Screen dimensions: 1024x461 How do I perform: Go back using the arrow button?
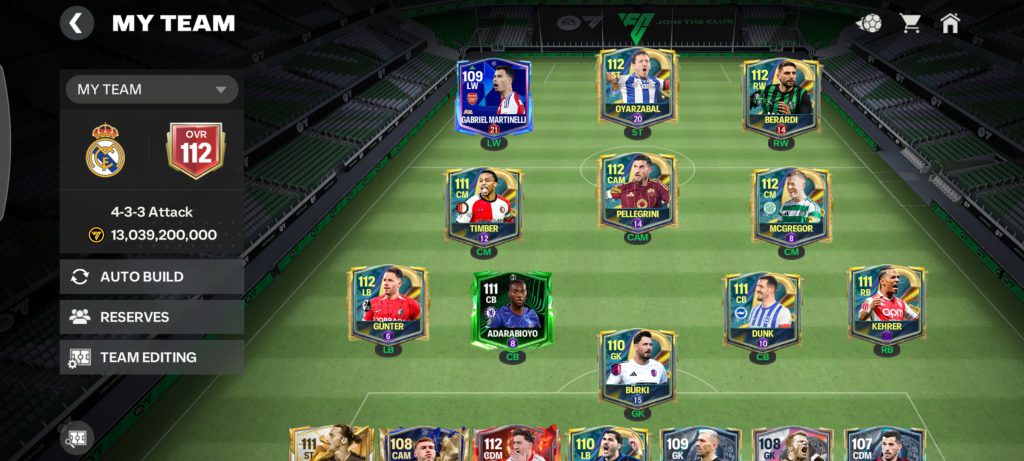point(77,22)
